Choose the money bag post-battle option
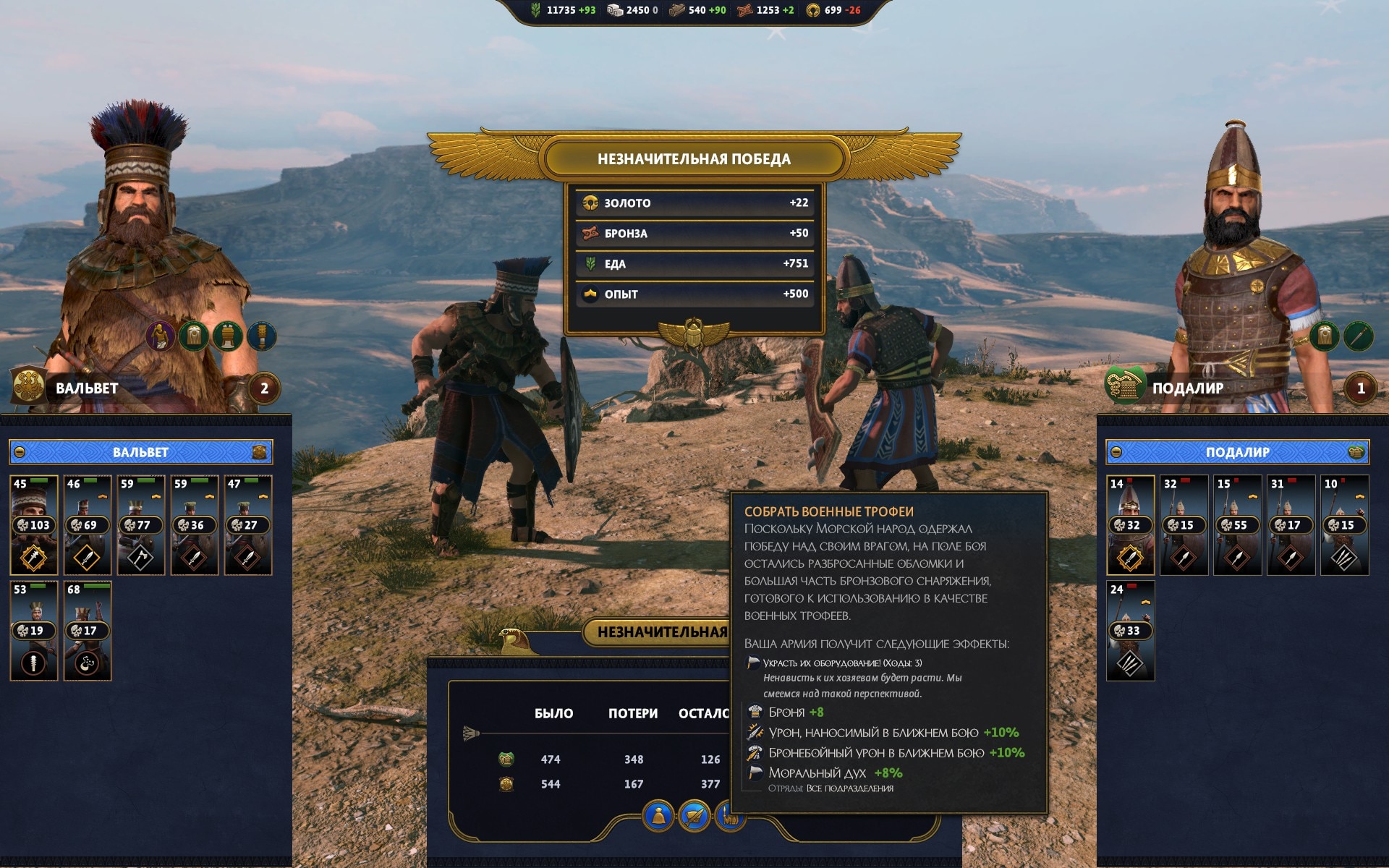 pyautogui.click(x=658, y=816)
